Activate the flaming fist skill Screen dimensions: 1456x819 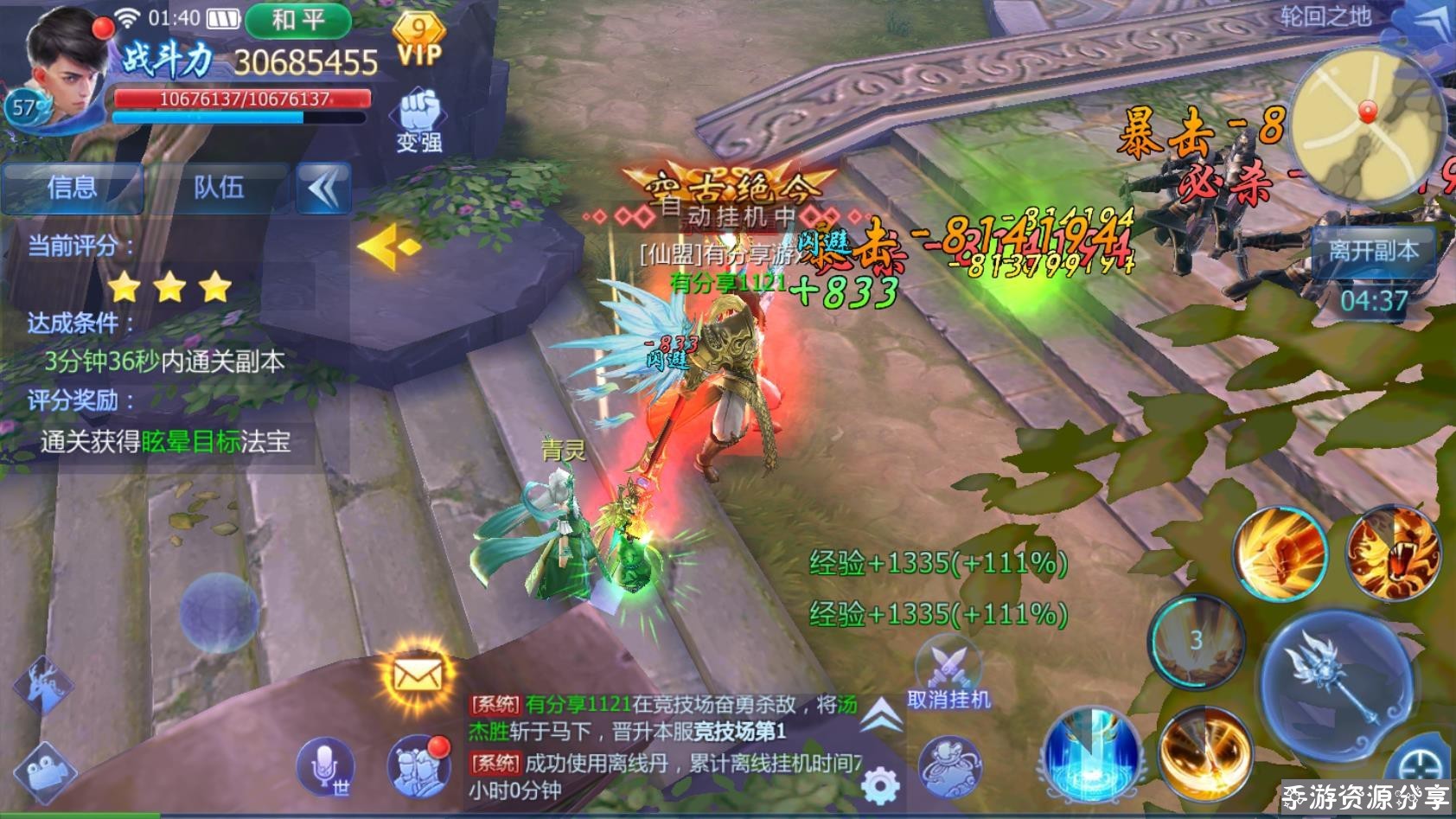click(x=1280, y=553)
